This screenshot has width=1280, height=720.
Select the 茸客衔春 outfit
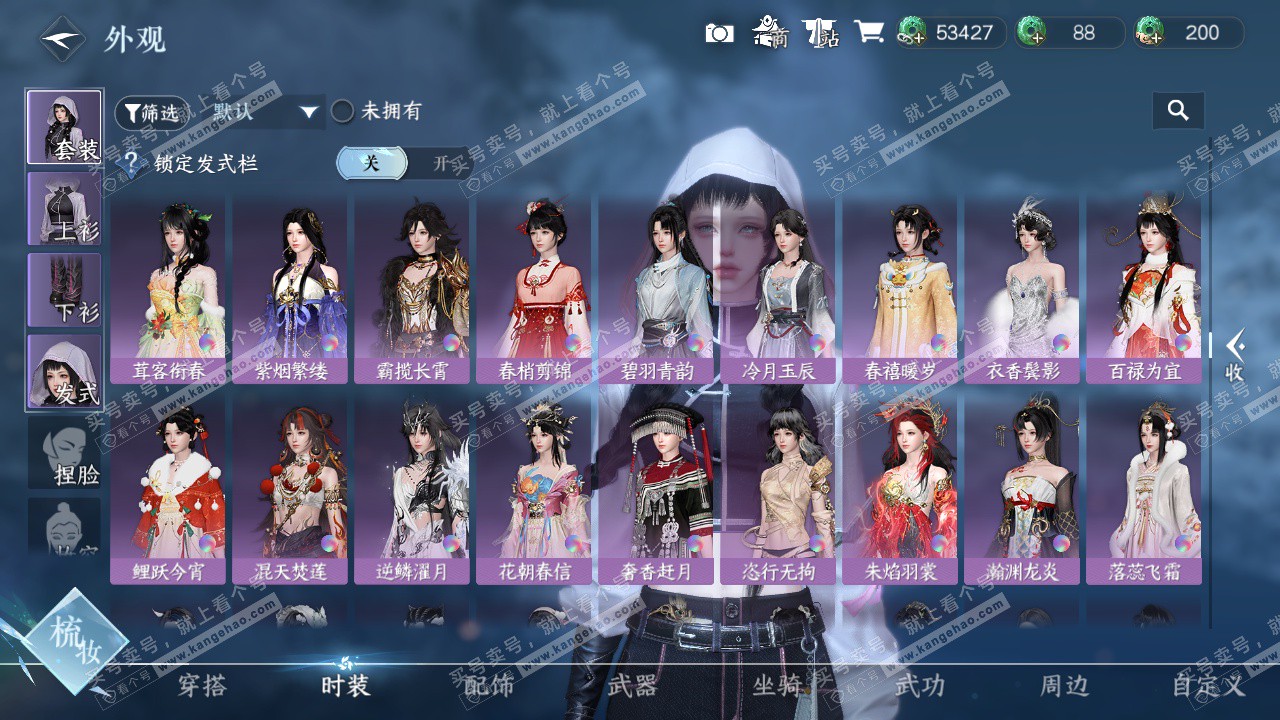[x=169, y=288]
